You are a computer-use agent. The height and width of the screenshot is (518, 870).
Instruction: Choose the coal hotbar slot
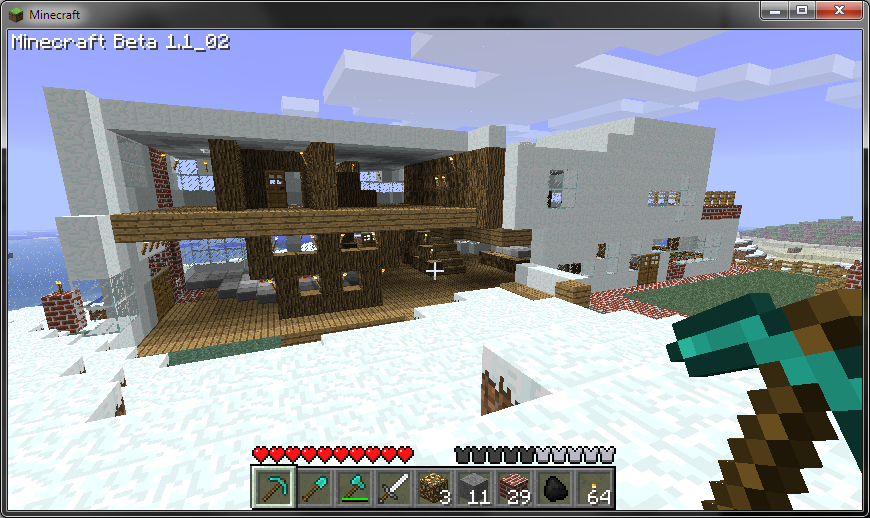[553, 488]
